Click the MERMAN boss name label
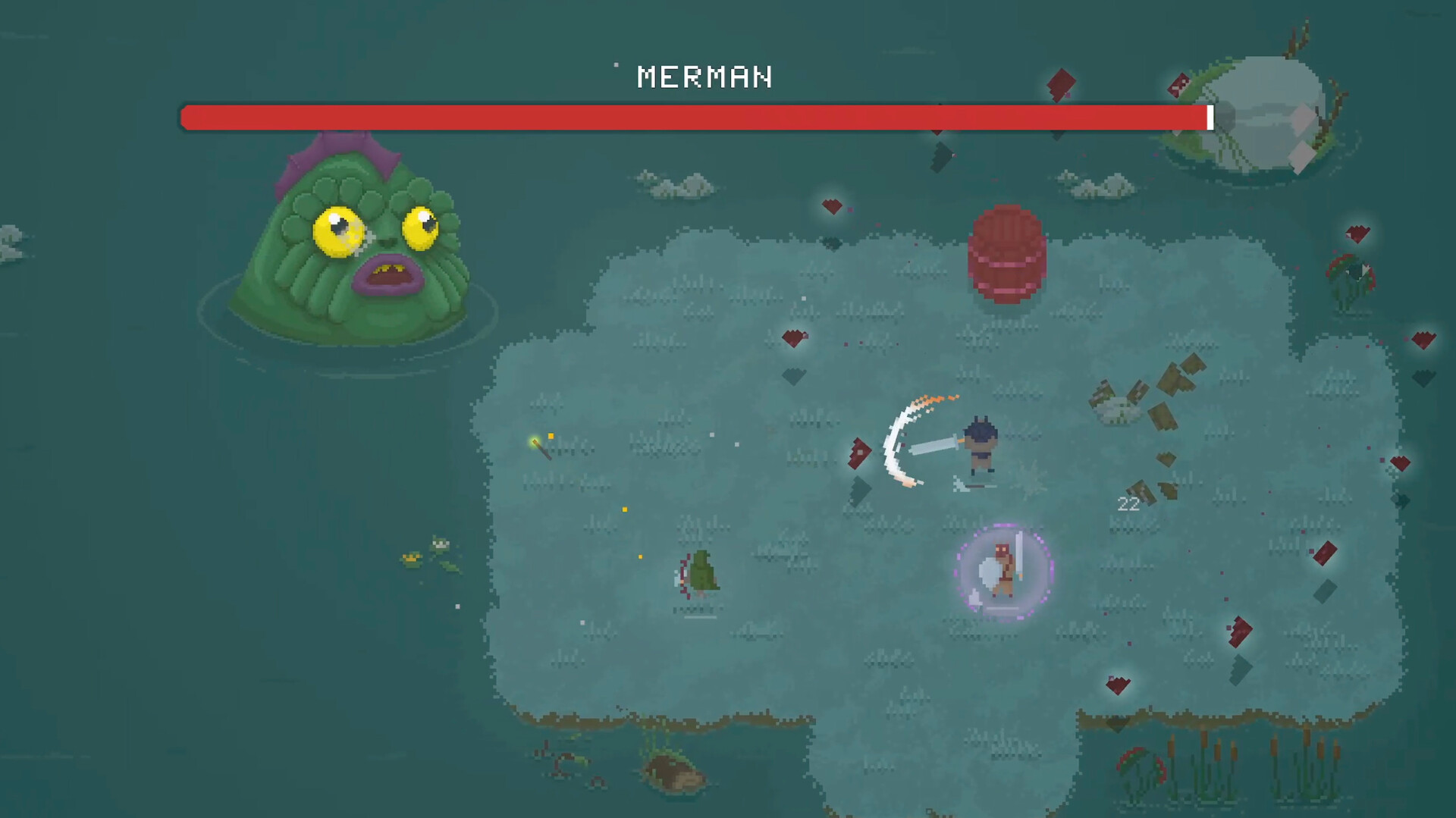Viewport: 1456px width, 818px height. point(704,77)
